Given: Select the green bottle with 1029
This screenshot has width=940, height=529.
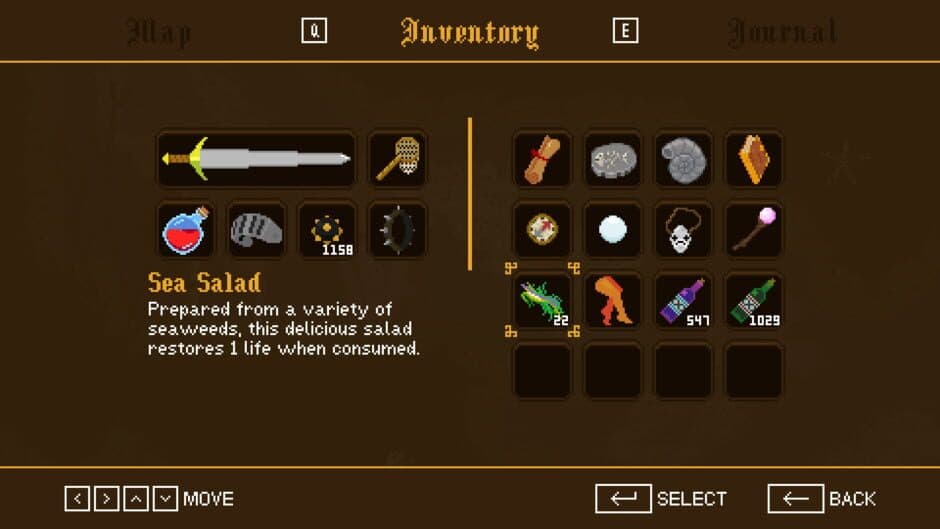Looking at the screenshot, I should click(x=754, y=300).
